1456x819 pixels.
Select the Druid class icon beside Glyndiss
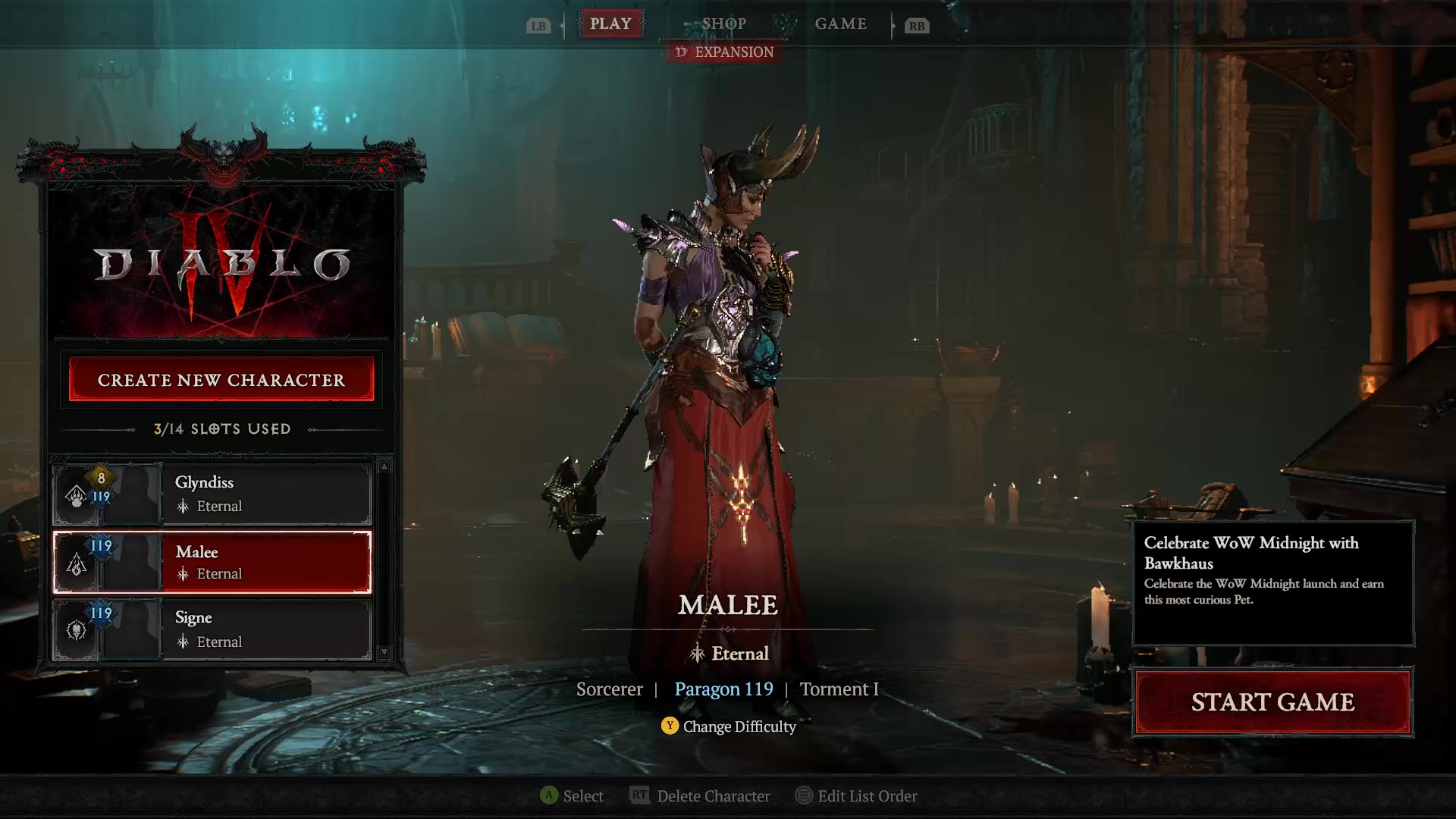tap(75, 494)
